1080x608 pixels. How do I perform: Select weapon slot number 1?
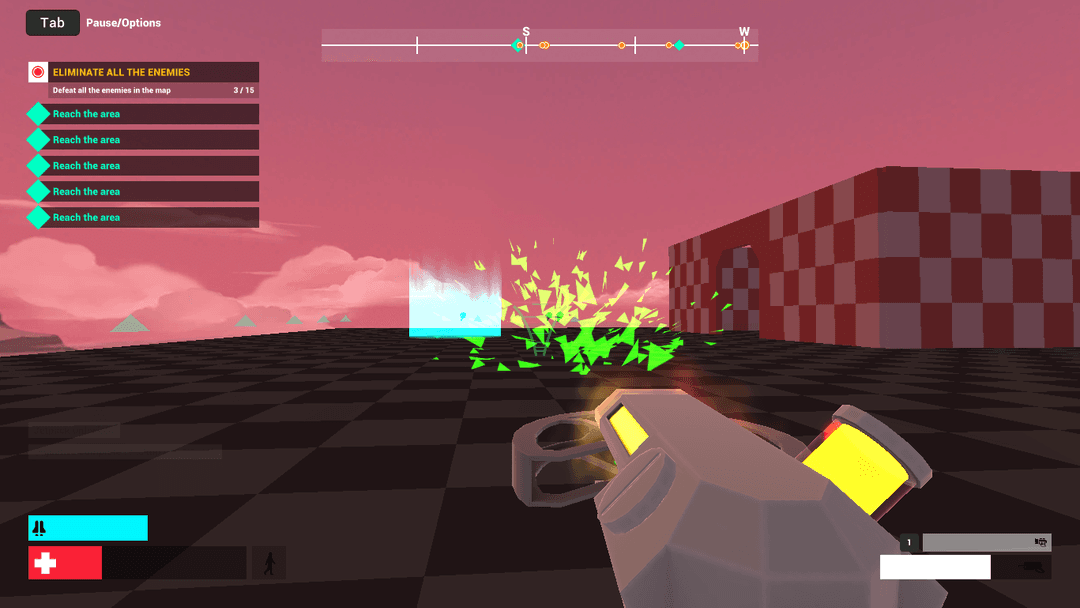pos(909,543)
